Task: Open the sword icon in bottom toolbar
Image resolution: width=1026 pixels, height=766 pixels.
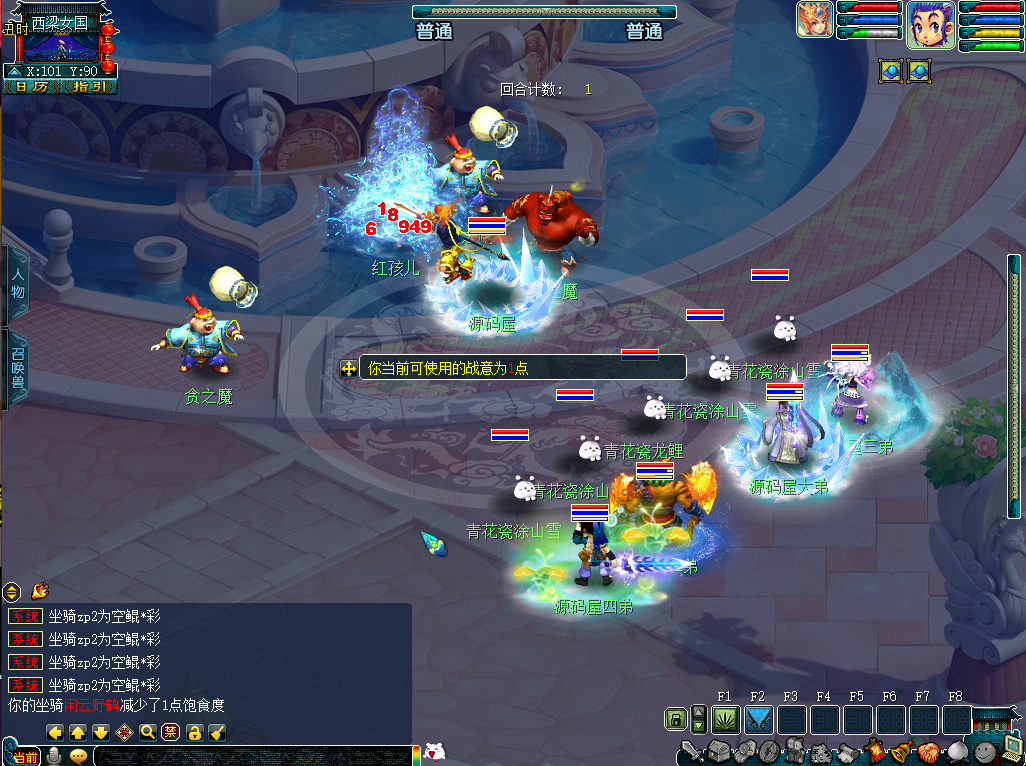Action: [691, 751]
